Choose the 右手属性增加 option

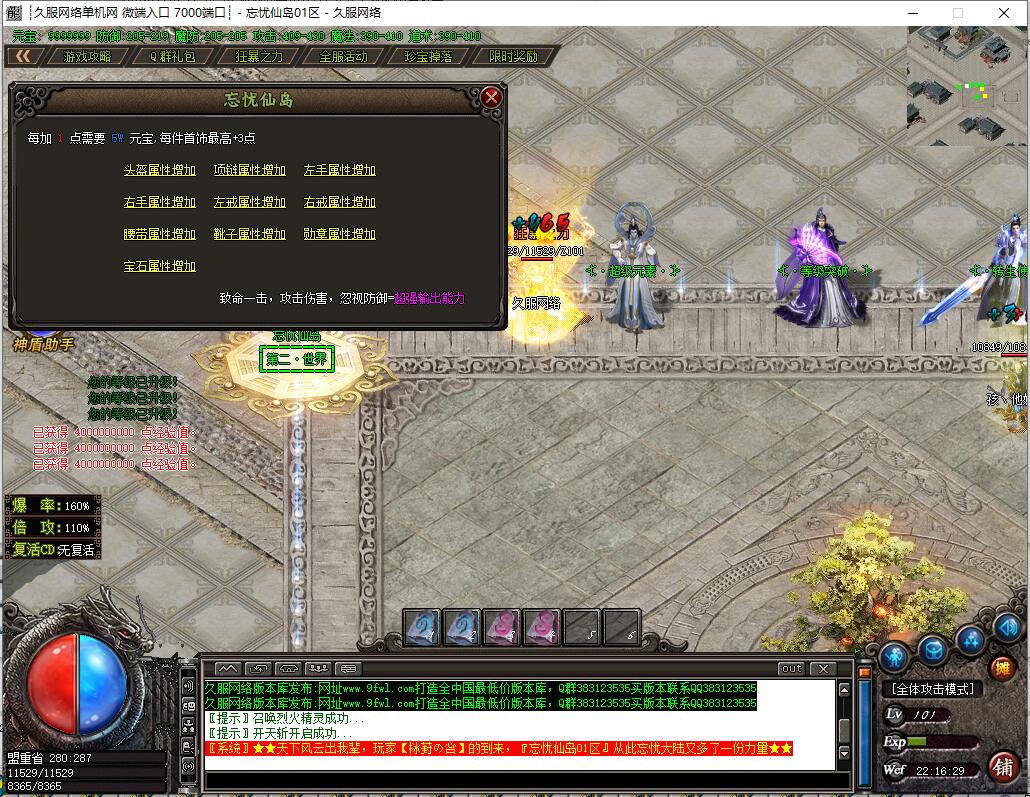pyautogui.click(x=160, y=202)
